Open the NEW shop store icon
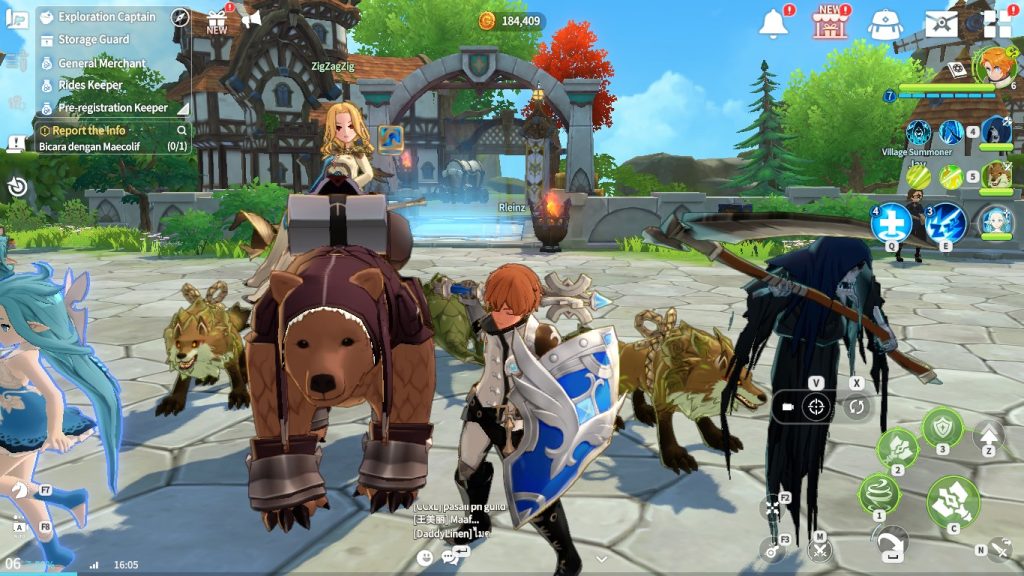Screen dimensions: 1024x576 coord(830,24)
